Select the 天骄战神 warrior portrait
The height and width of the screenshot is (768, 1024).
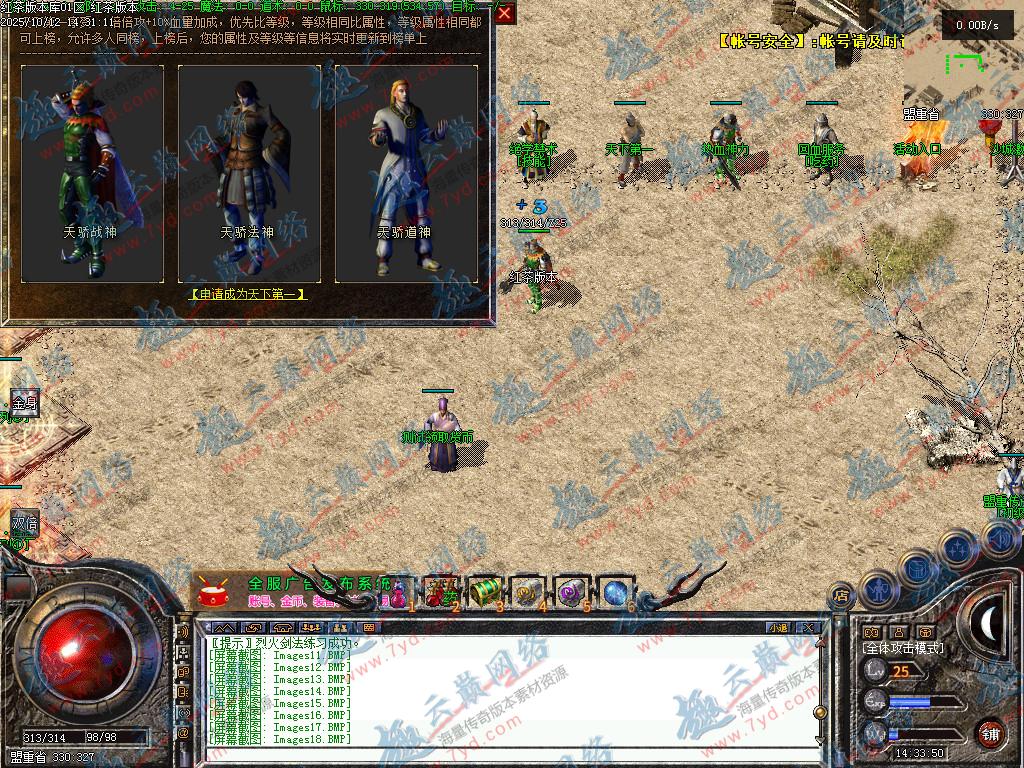pyautogui.click(x=93, y=172)
